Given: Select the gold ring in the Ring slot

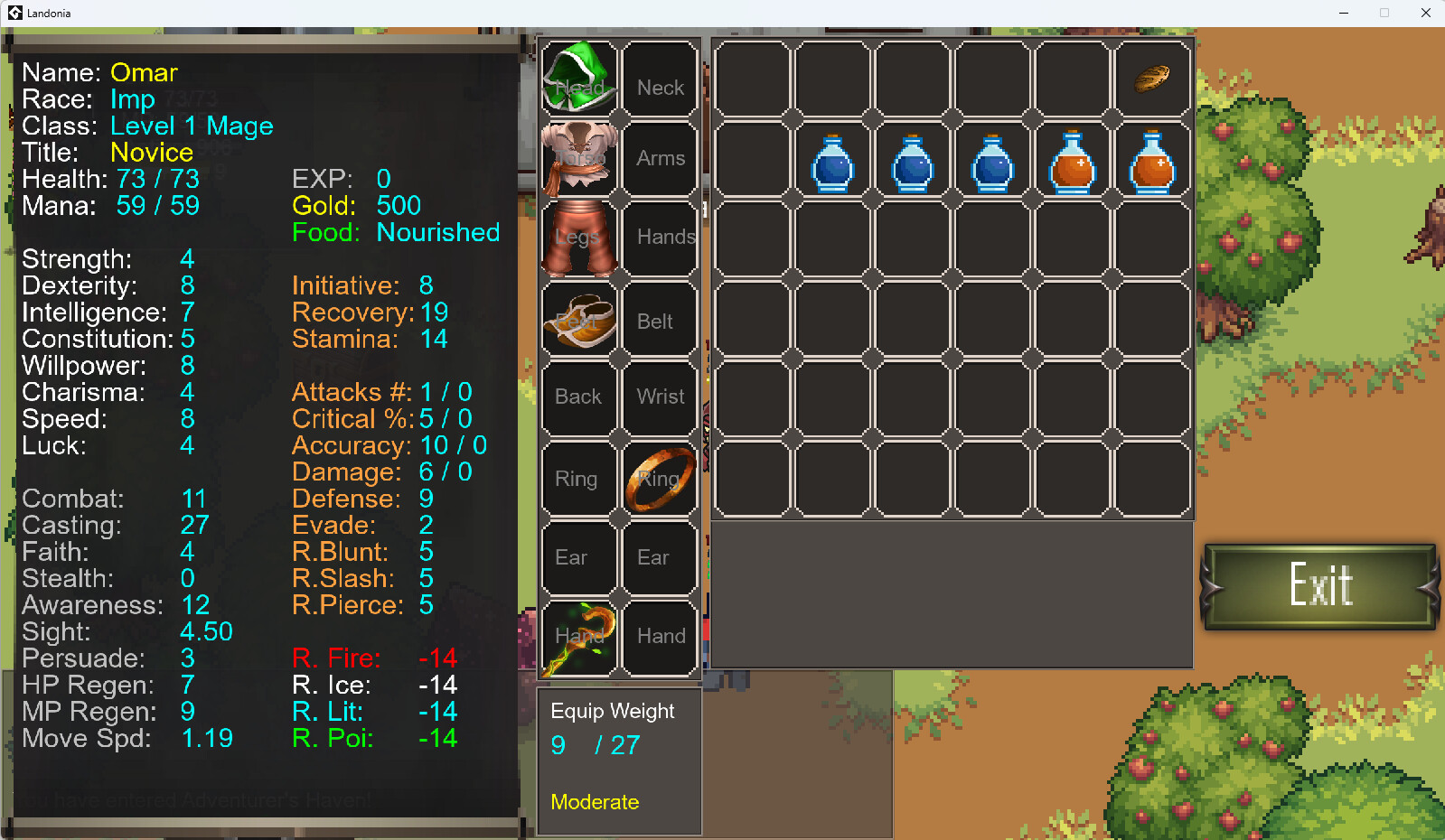Looking at the screenshot, I should [x=660, y=479].
